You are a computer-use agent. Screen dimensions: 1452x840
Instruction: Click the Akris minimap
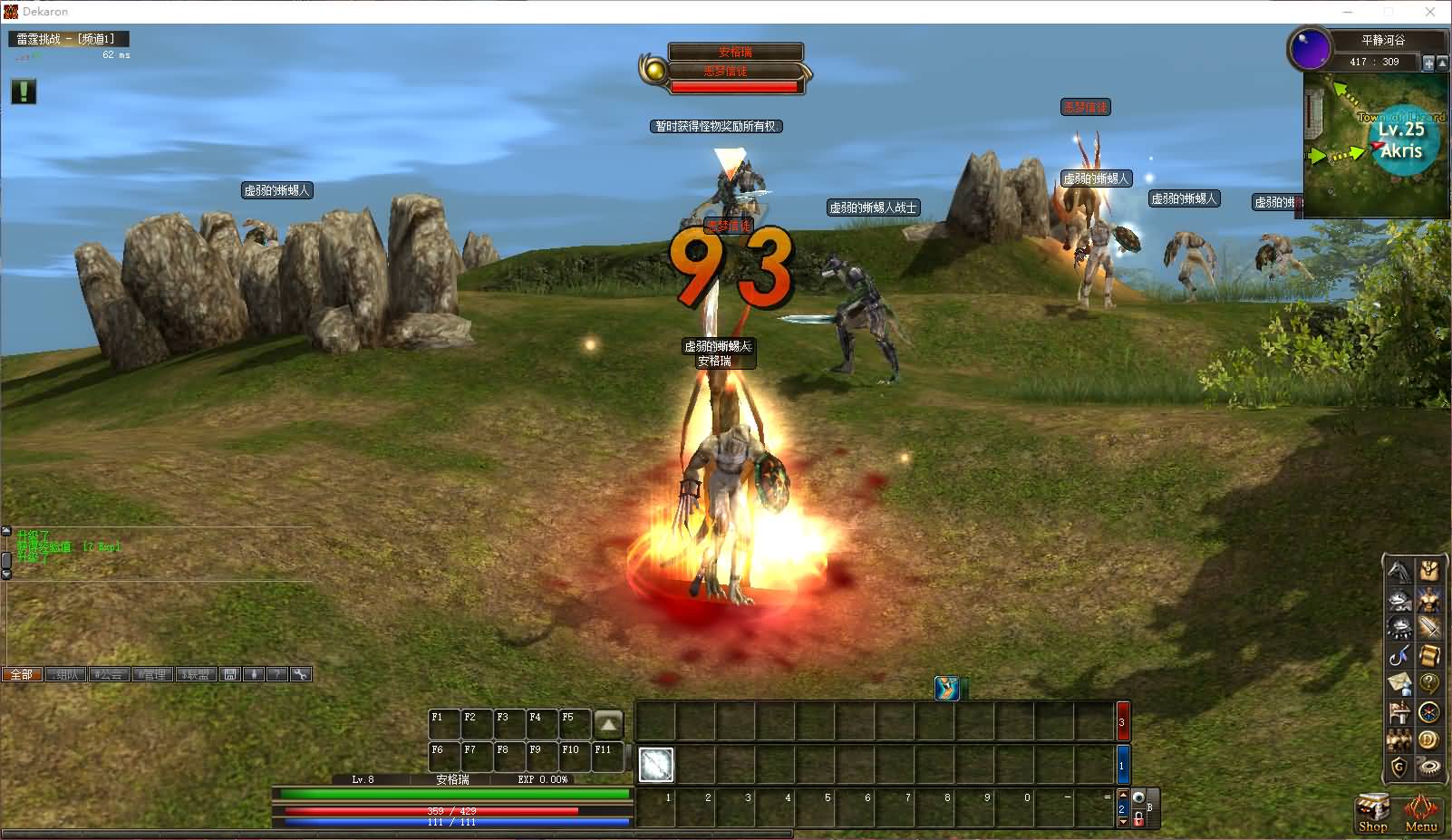tap(1375, 143)
